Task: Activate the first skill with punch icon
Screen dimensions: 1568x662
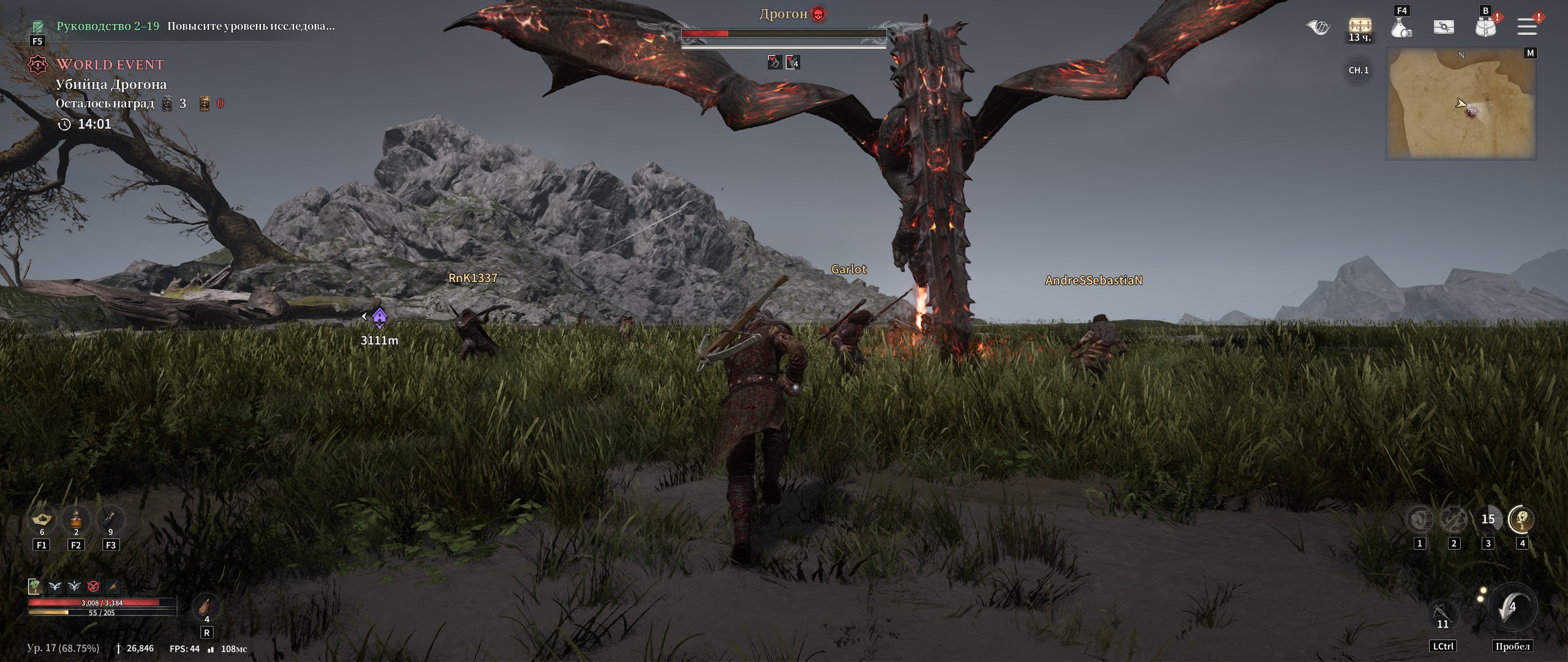Action: [x=1419, y=520]
